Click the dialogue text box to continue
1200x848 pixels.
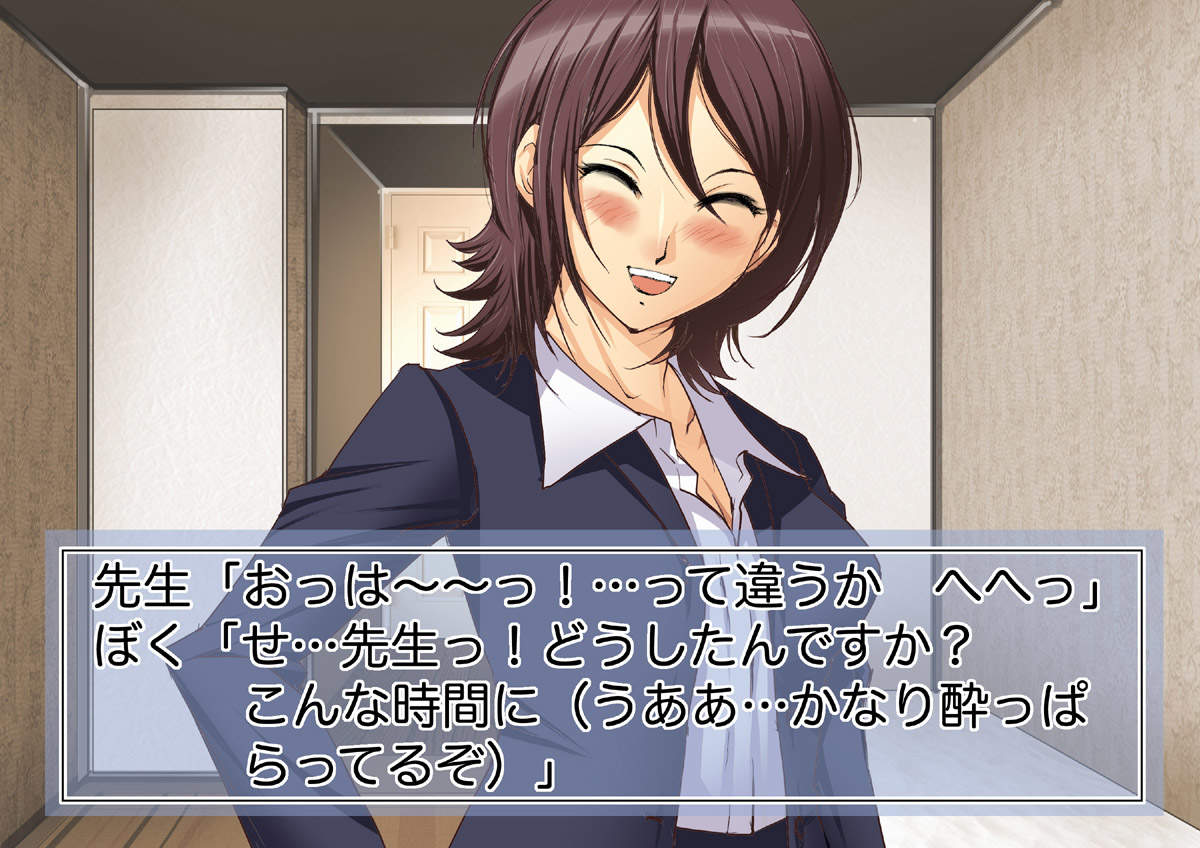(600, 673)
